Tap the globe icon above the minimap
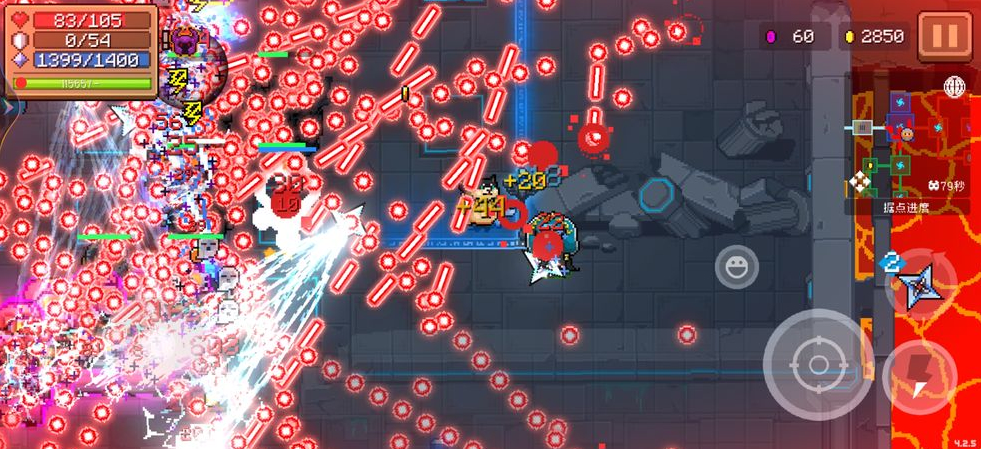981x449 pixels. click(953, 87)
